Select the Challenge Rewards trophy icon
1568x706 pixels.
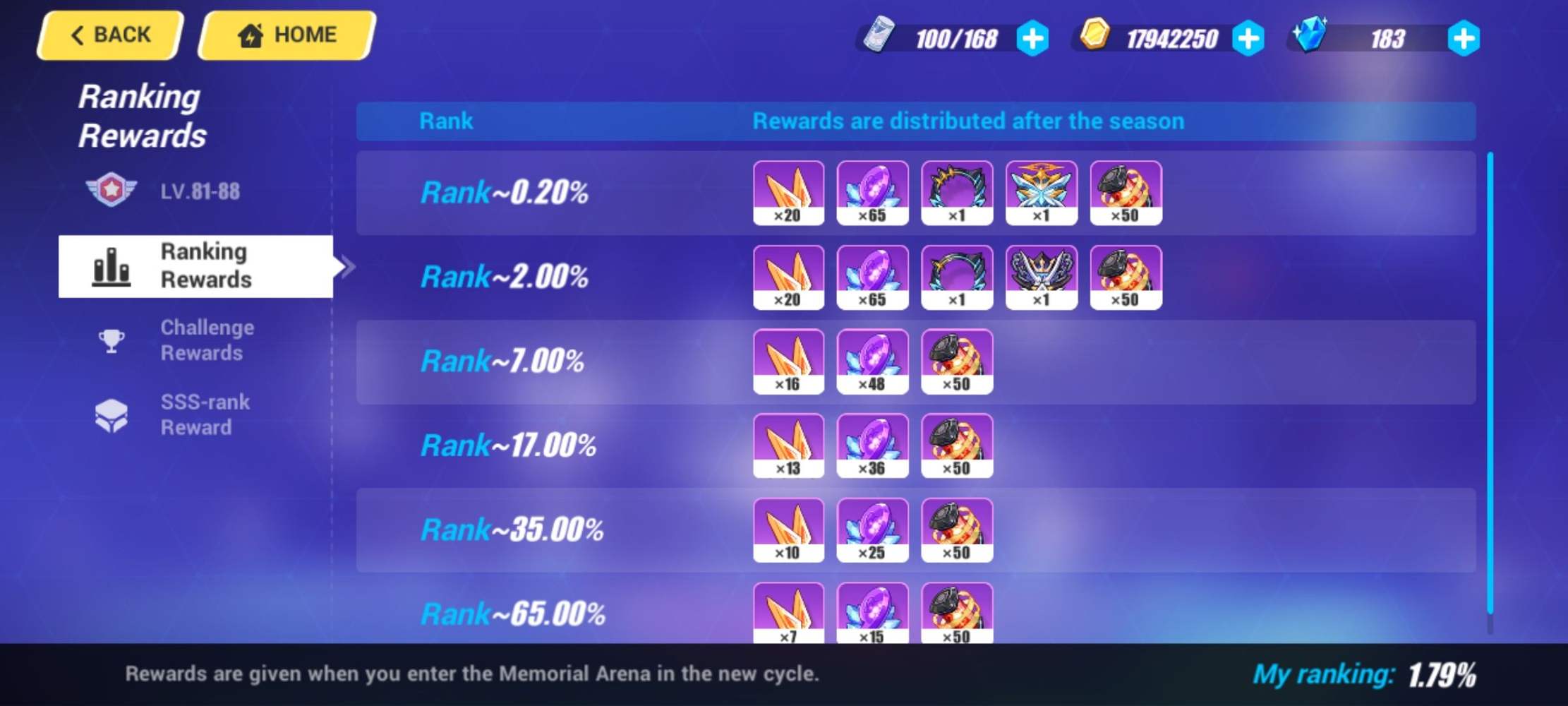(x=113, y=340)
